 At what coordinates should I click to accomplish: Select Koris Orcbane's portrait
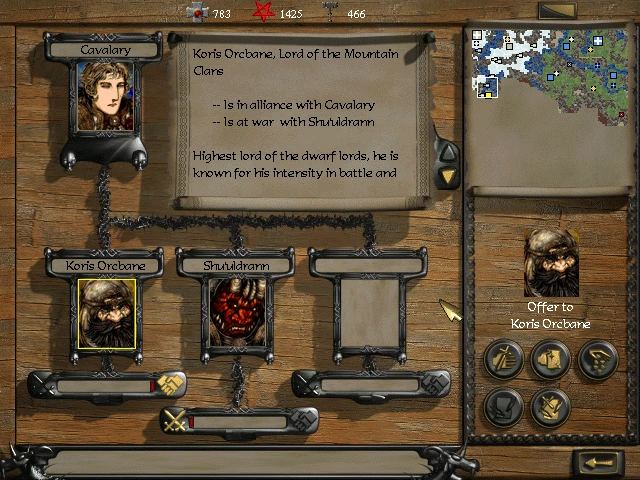pyautogui.click(x=107, y=313)
